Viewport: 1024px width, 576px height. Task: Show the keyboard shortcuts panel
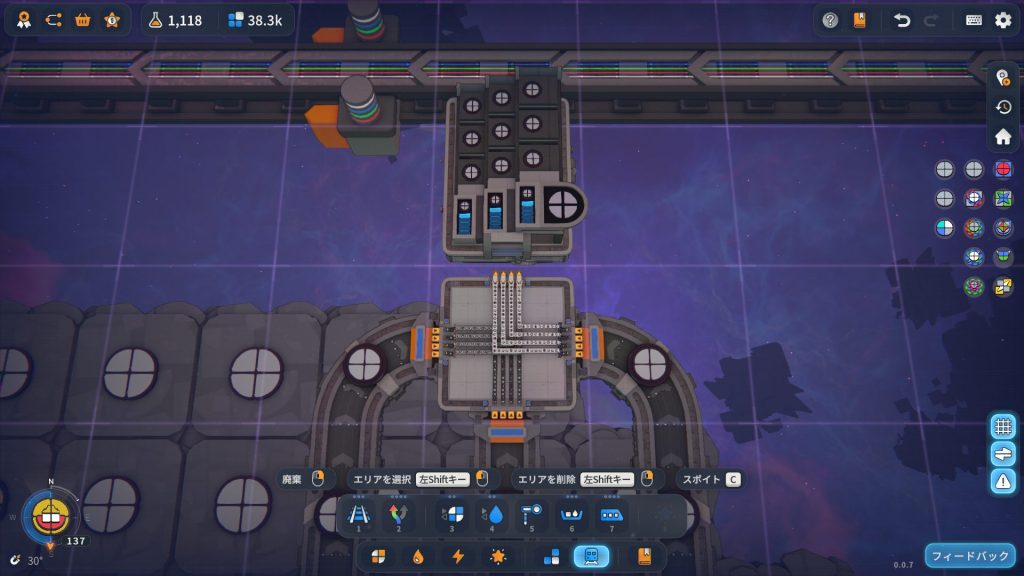(974, 20)
